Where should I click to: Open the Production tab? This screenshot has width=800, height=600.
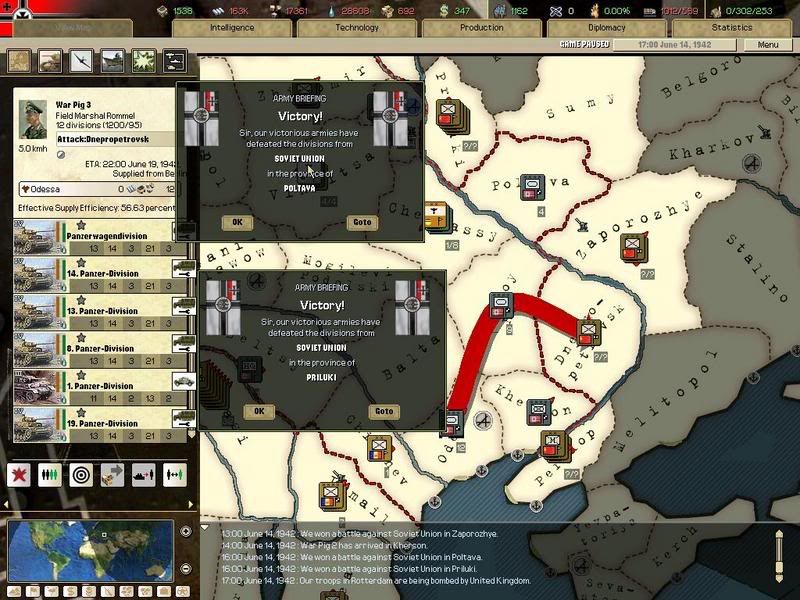[481, 28]
